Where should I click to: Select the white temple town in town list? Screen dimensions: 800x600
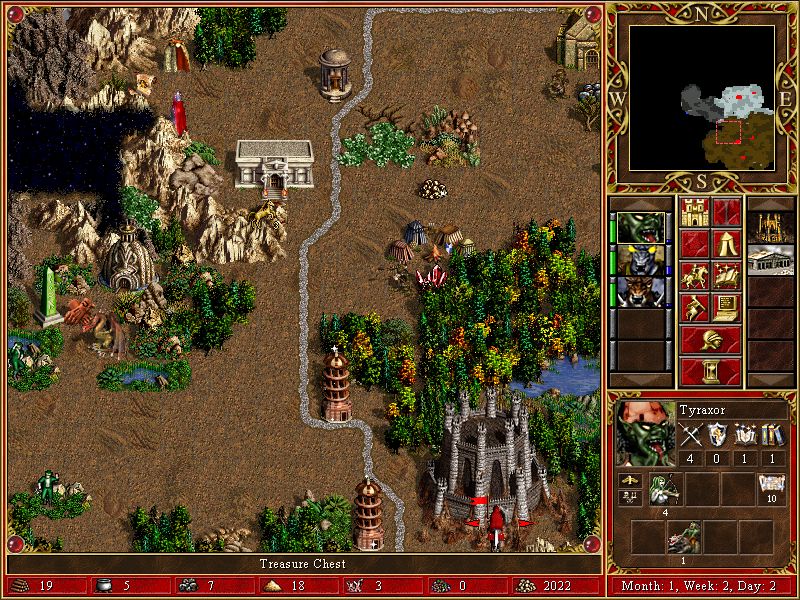[x=770, y=260]
